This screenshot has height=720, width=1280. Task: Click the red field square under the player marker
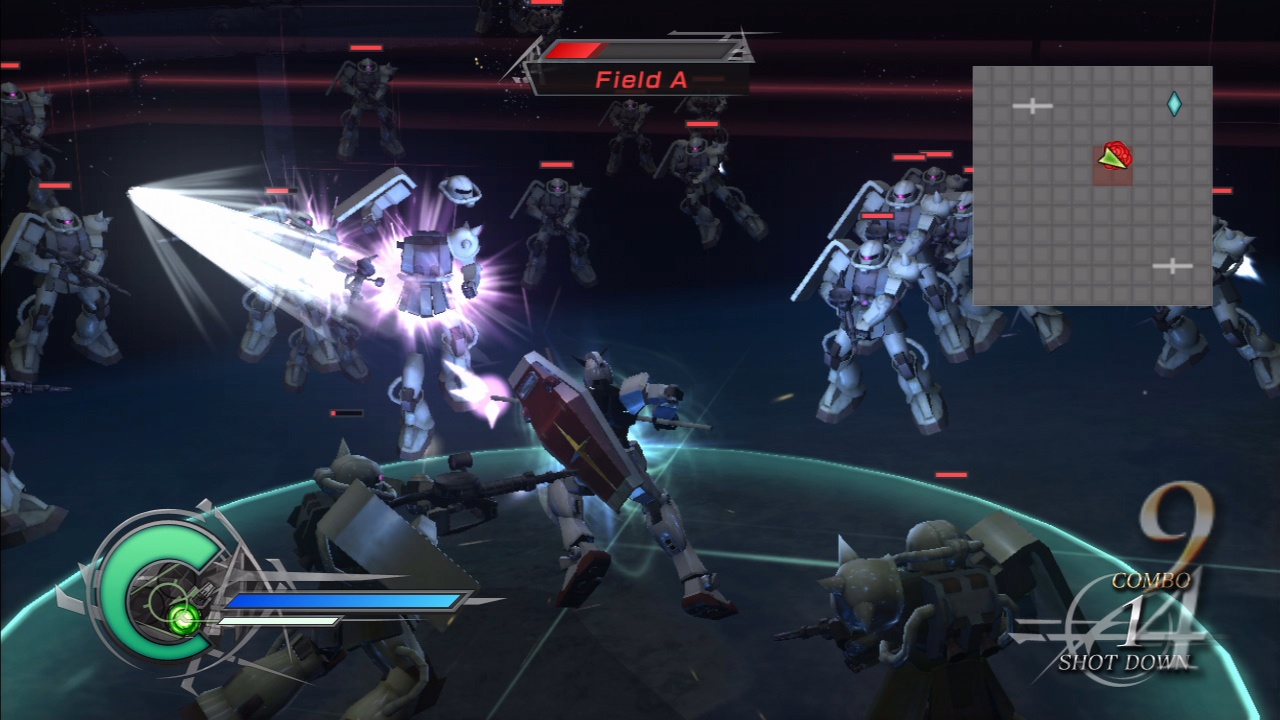pyautogui.click(x=1112, y=172)
